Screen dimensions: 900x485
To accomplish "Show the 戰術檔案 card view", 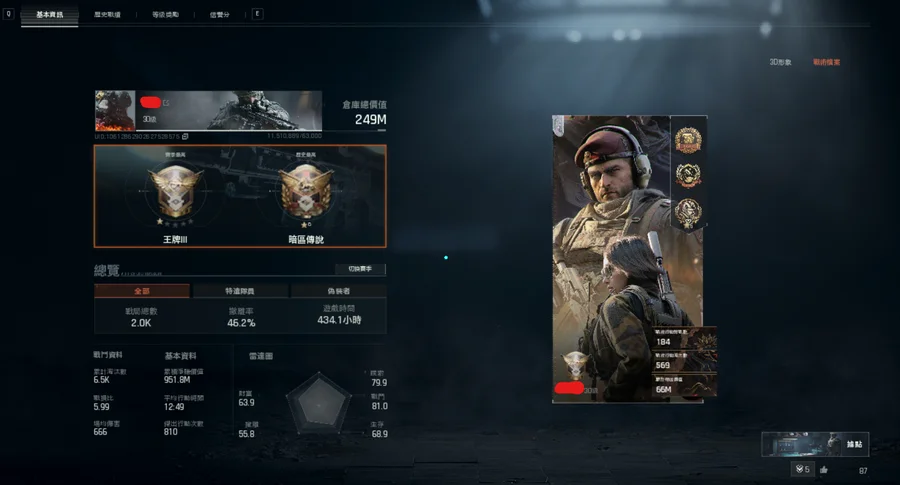I will click(x=826, y=62).
